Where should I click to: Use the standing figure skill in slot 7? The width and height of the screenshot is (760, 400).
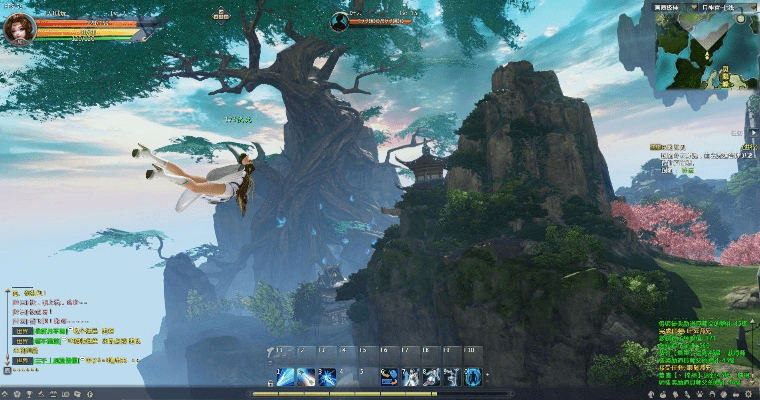point(410,376)
